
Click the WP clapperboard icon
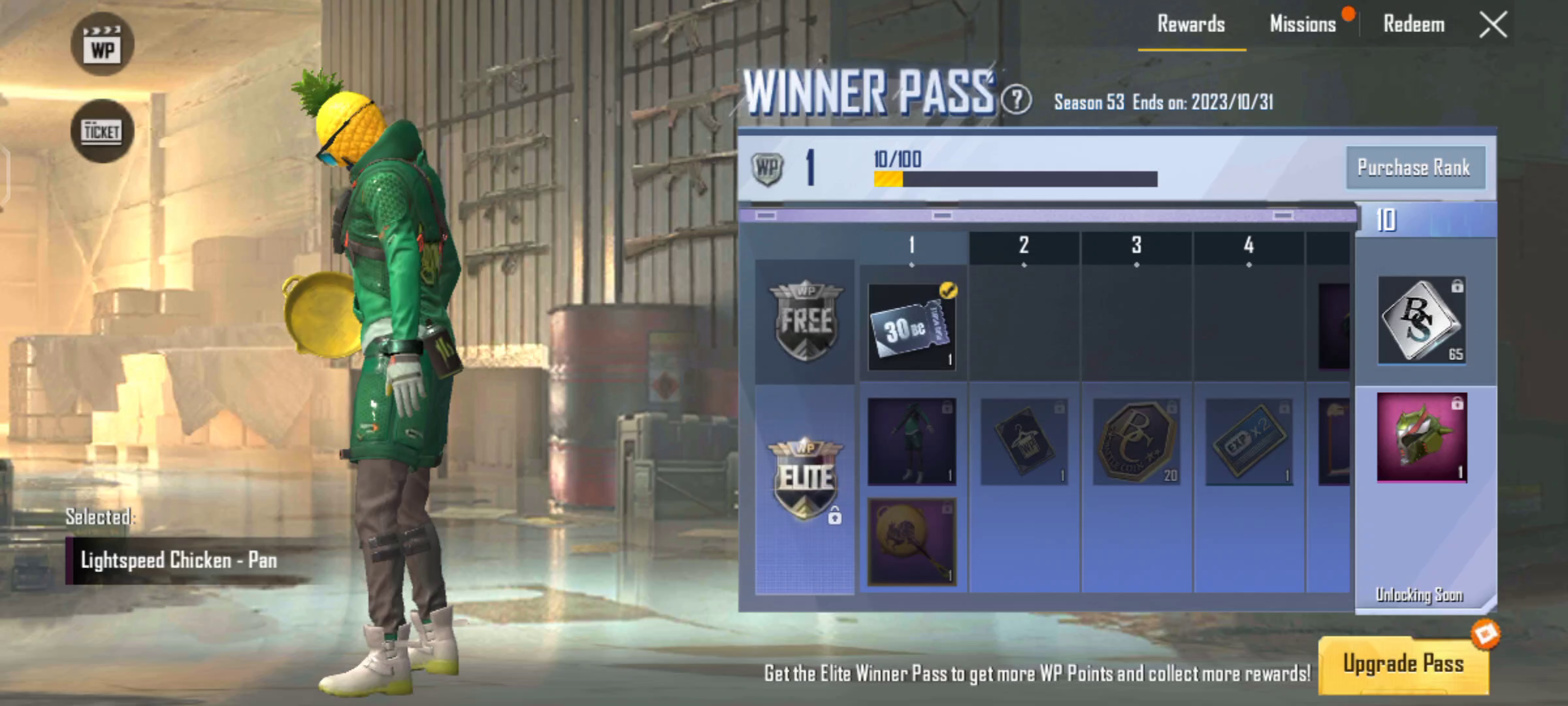[x=103, y=42]
